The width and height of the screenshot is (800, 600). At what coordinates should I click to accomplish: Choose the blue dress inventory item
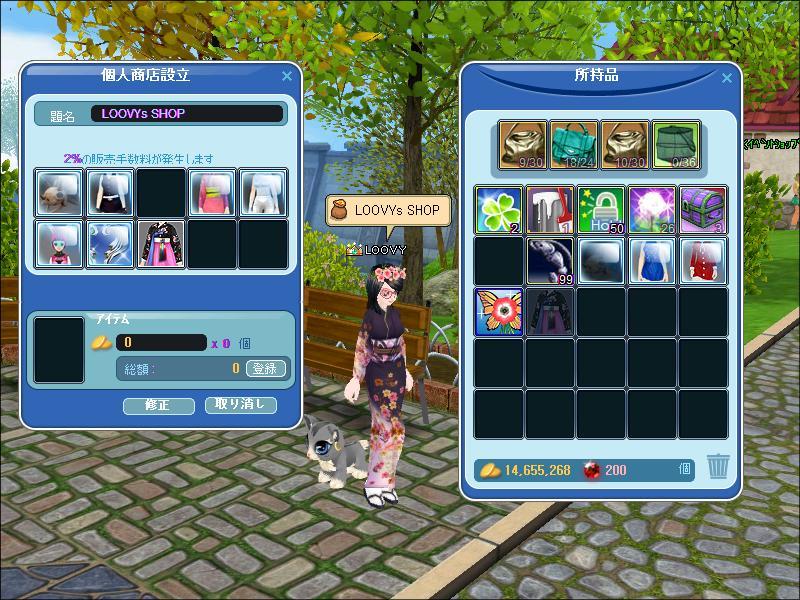pos(652,261)
